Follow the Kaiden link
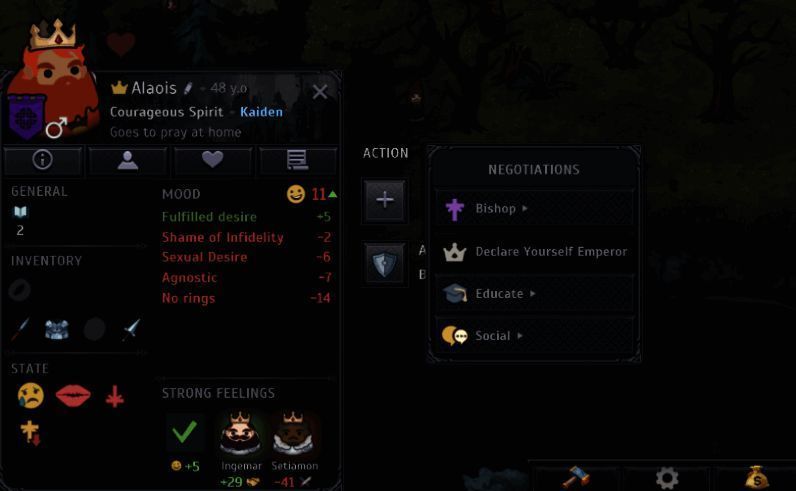 [261, 112]
